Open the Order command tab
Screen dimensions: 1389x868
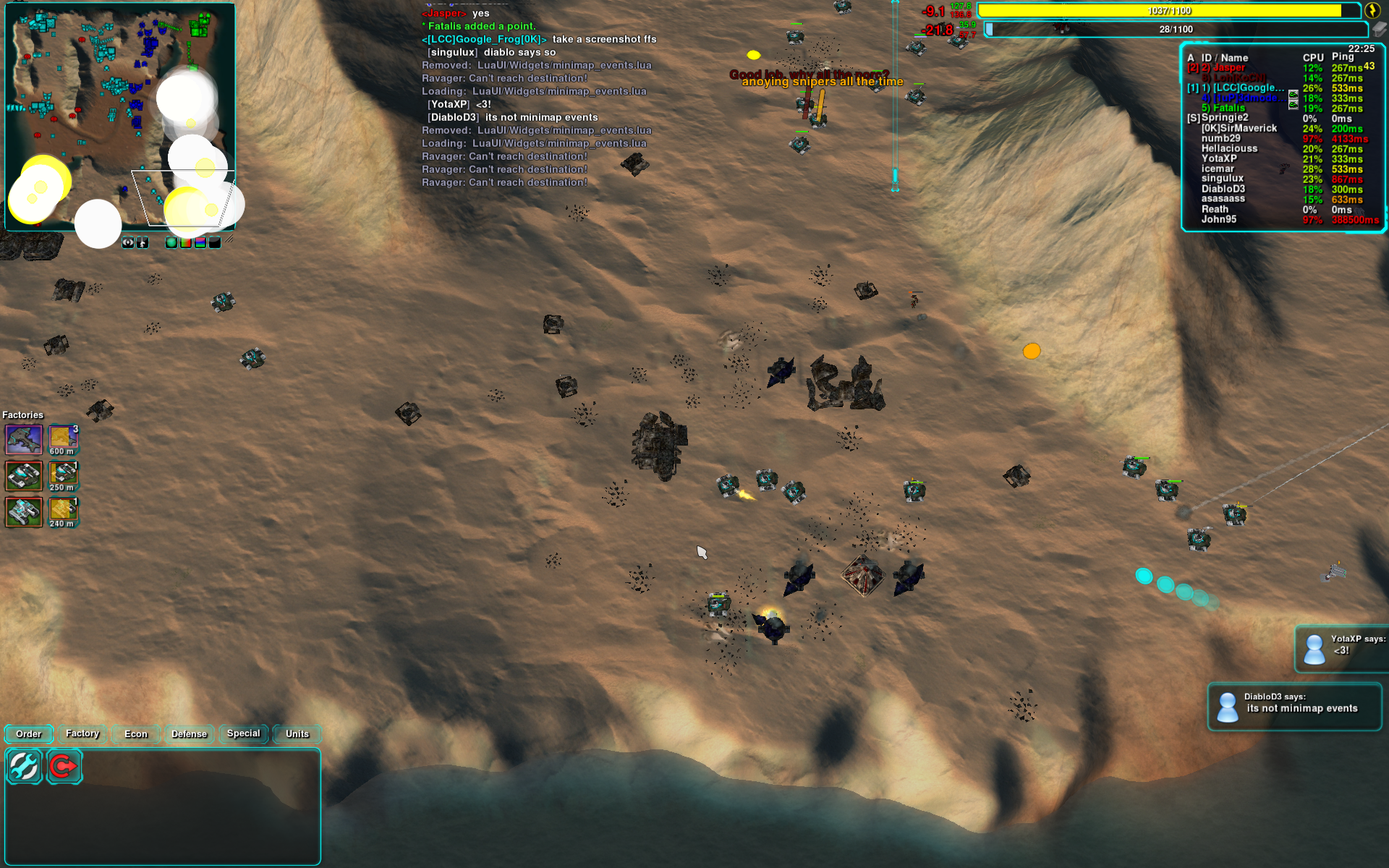click(29, 734)
